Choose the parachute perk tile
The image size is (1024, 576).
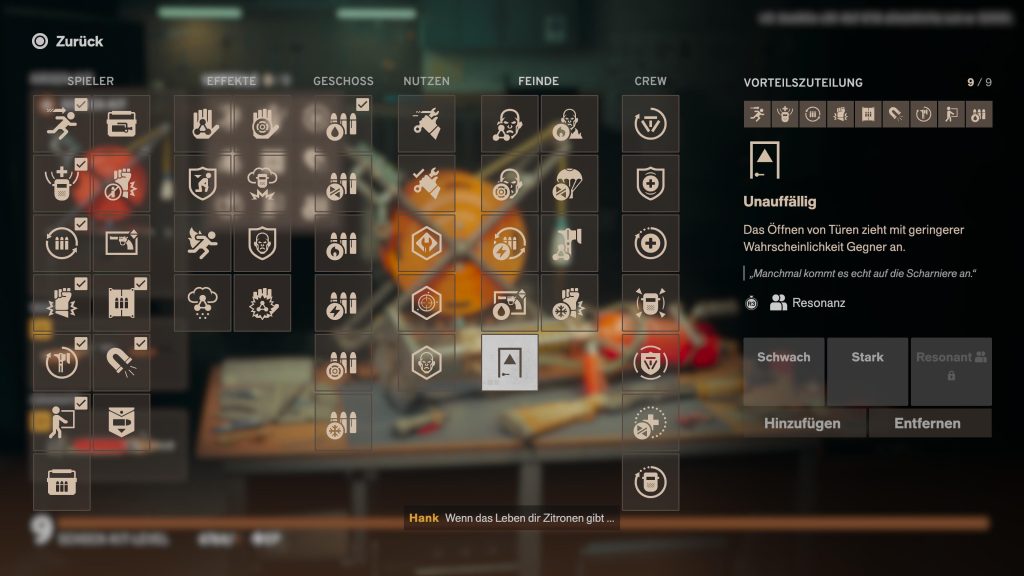coord(570,184)
